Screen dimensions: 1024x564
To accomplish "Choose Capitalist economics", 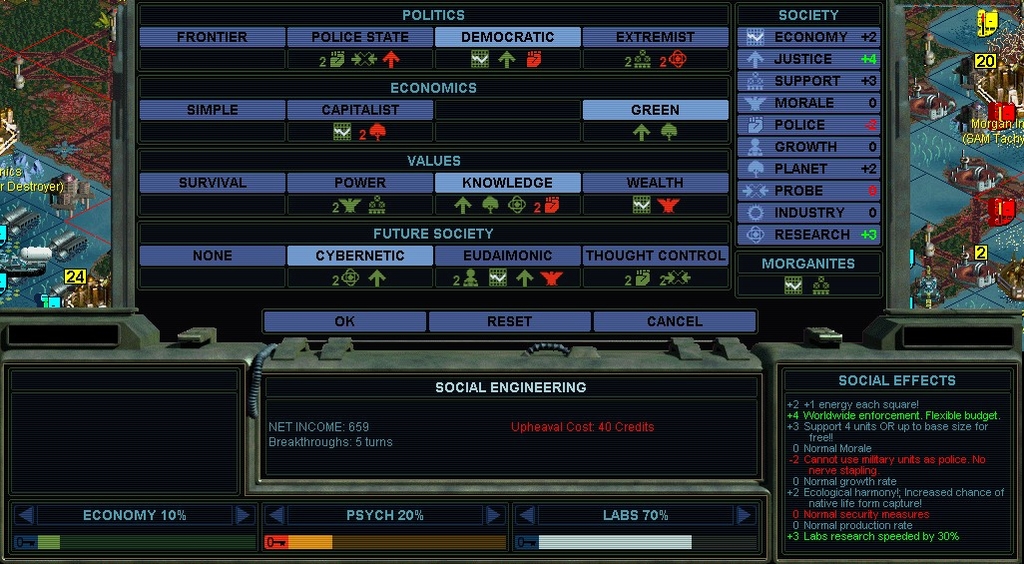I will tap(360, 110).
